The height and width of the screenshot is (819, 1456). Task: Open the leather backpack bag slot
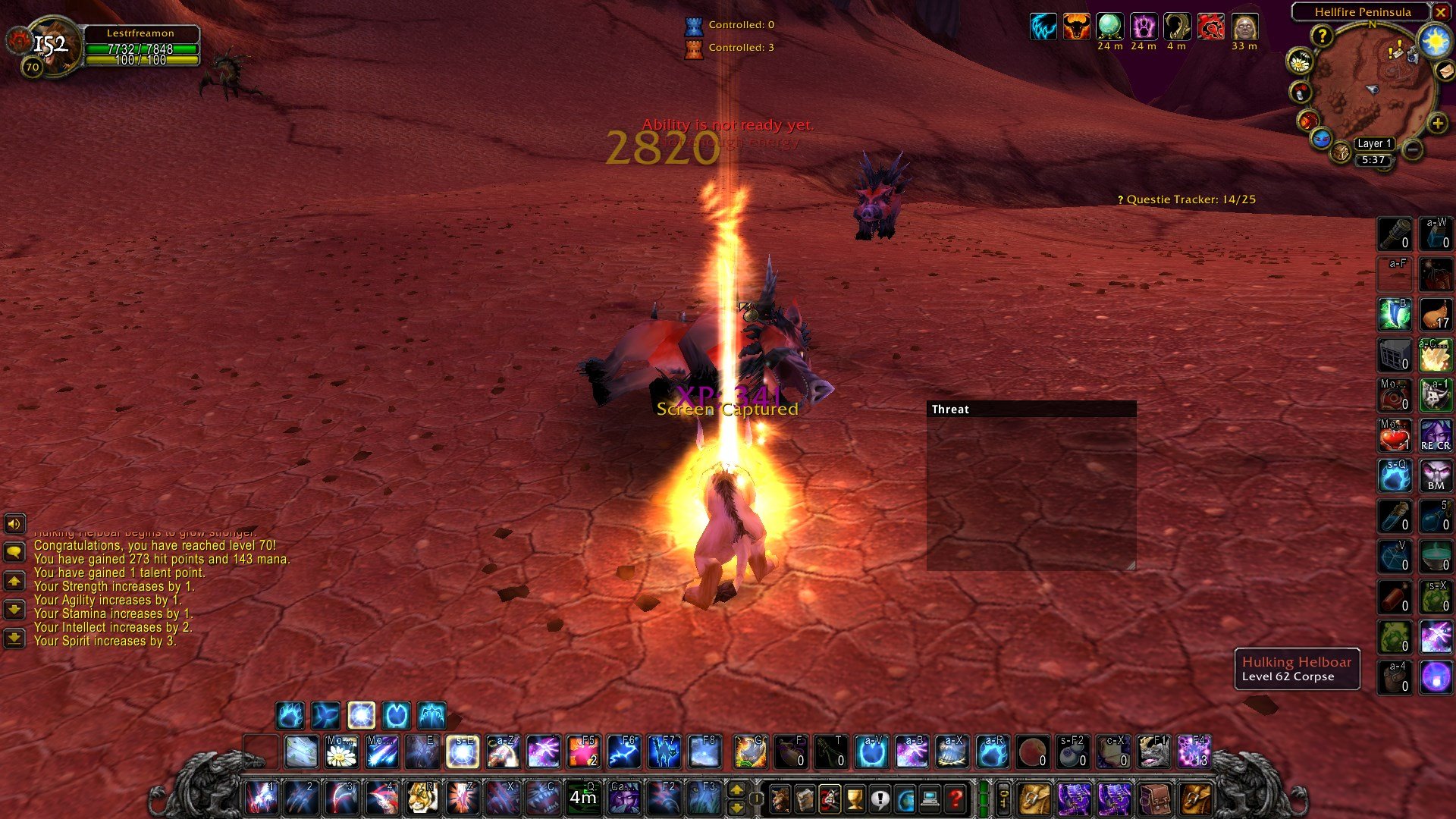tap(1154, 799)
